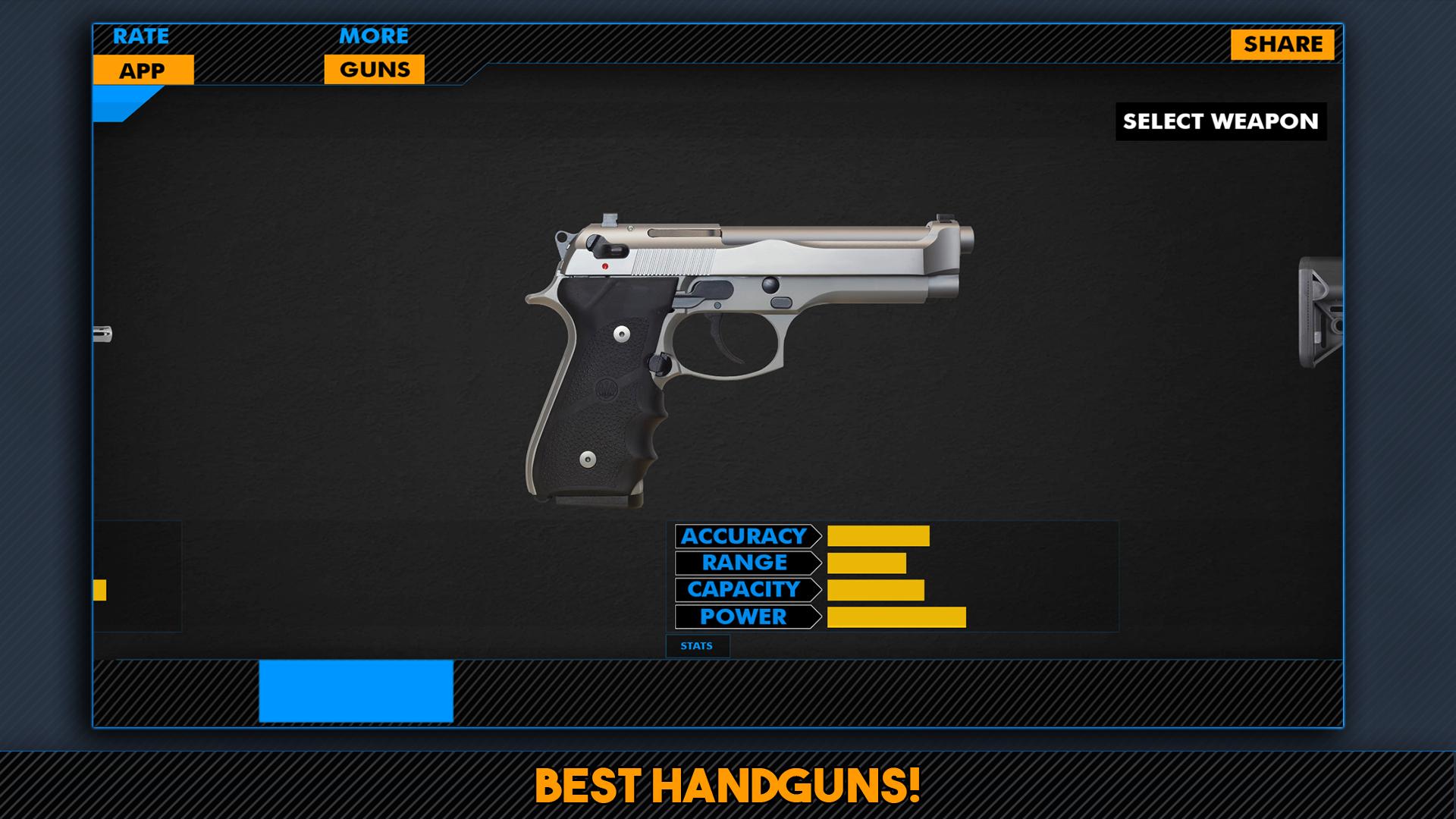Flip the safety lever on the slide
1456x819 pixels.
tap(607, 244)
